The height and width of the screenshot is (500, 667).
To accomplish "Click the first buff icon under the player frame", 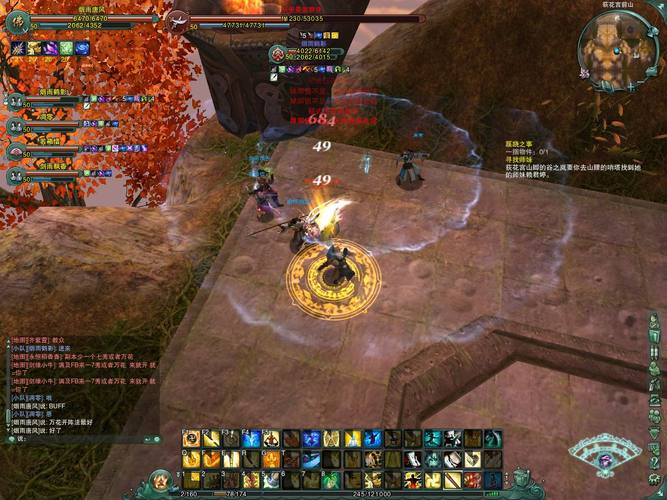I will coord(18,48).
